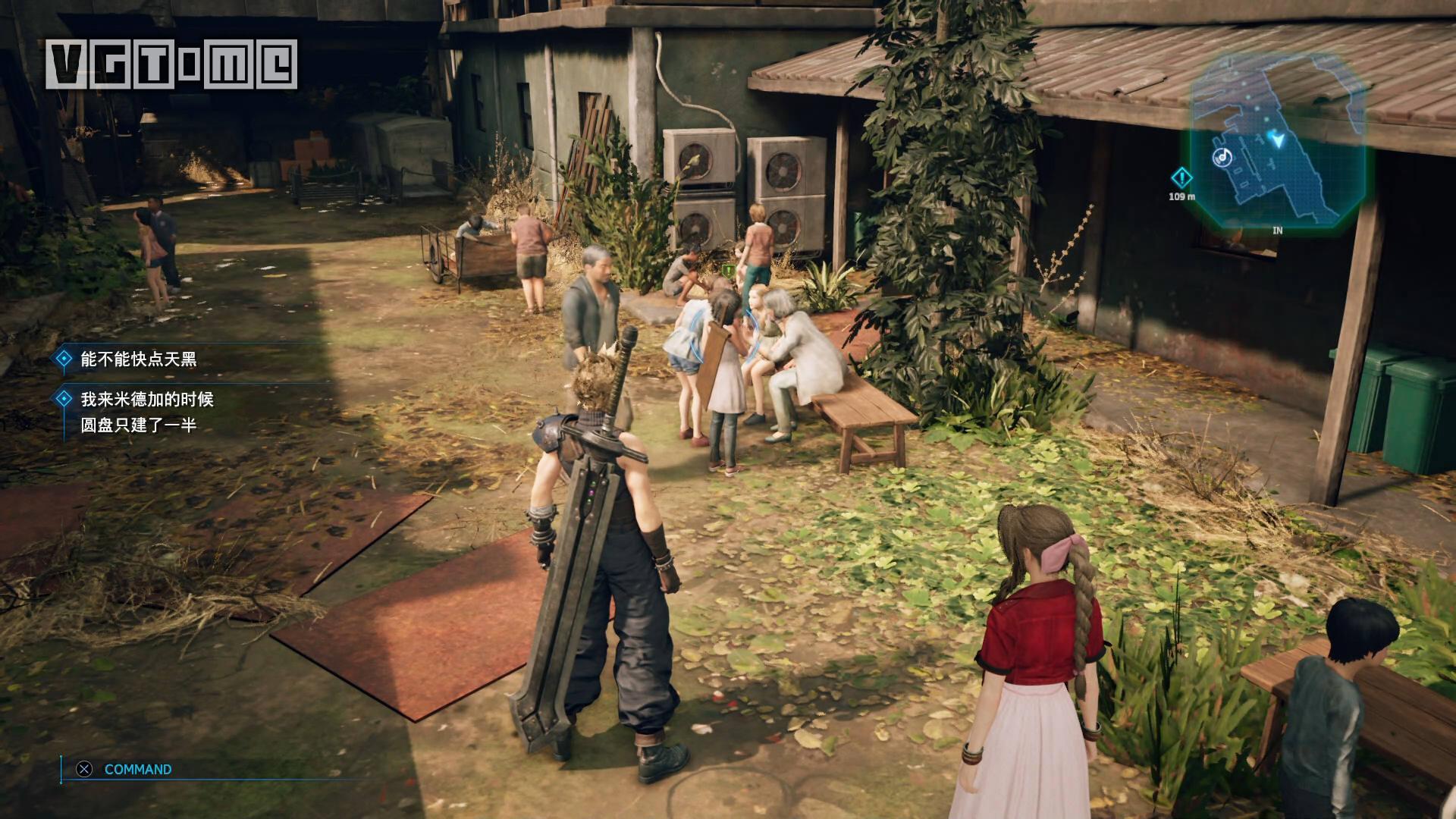Select the music note marker on minimap
The image size is (1456, 819).
pos(1222,157)
